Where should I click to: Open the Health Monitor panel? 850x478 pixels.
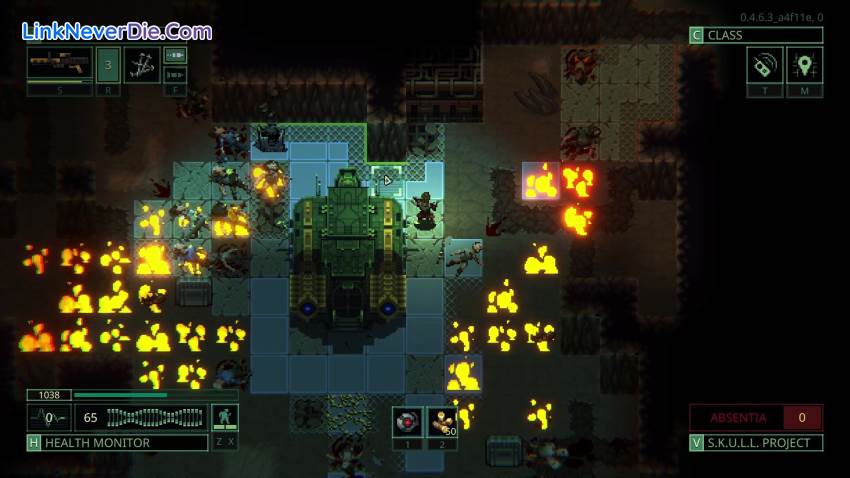117,442
